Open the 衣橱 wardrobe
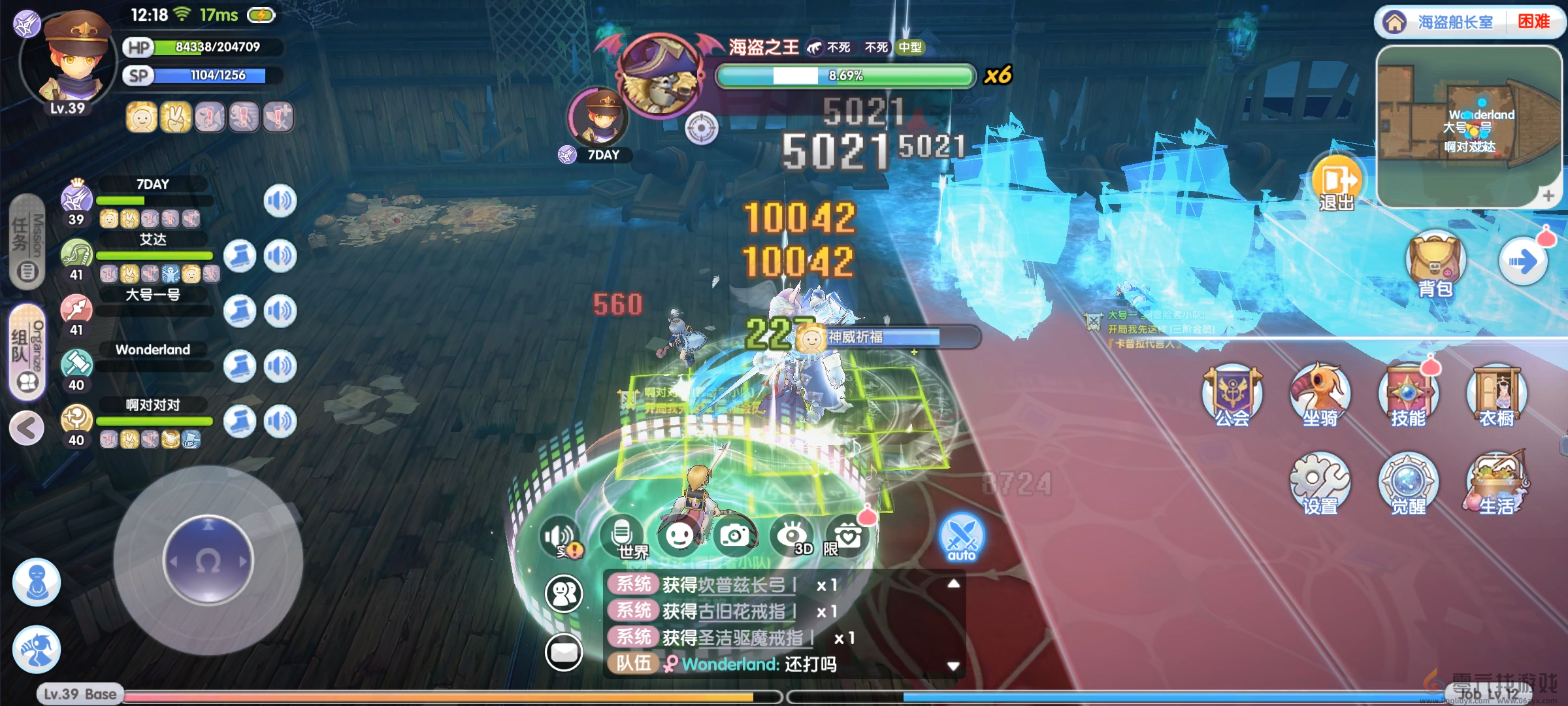This screenshot has height=706, width=1568. click(1496, 395)
